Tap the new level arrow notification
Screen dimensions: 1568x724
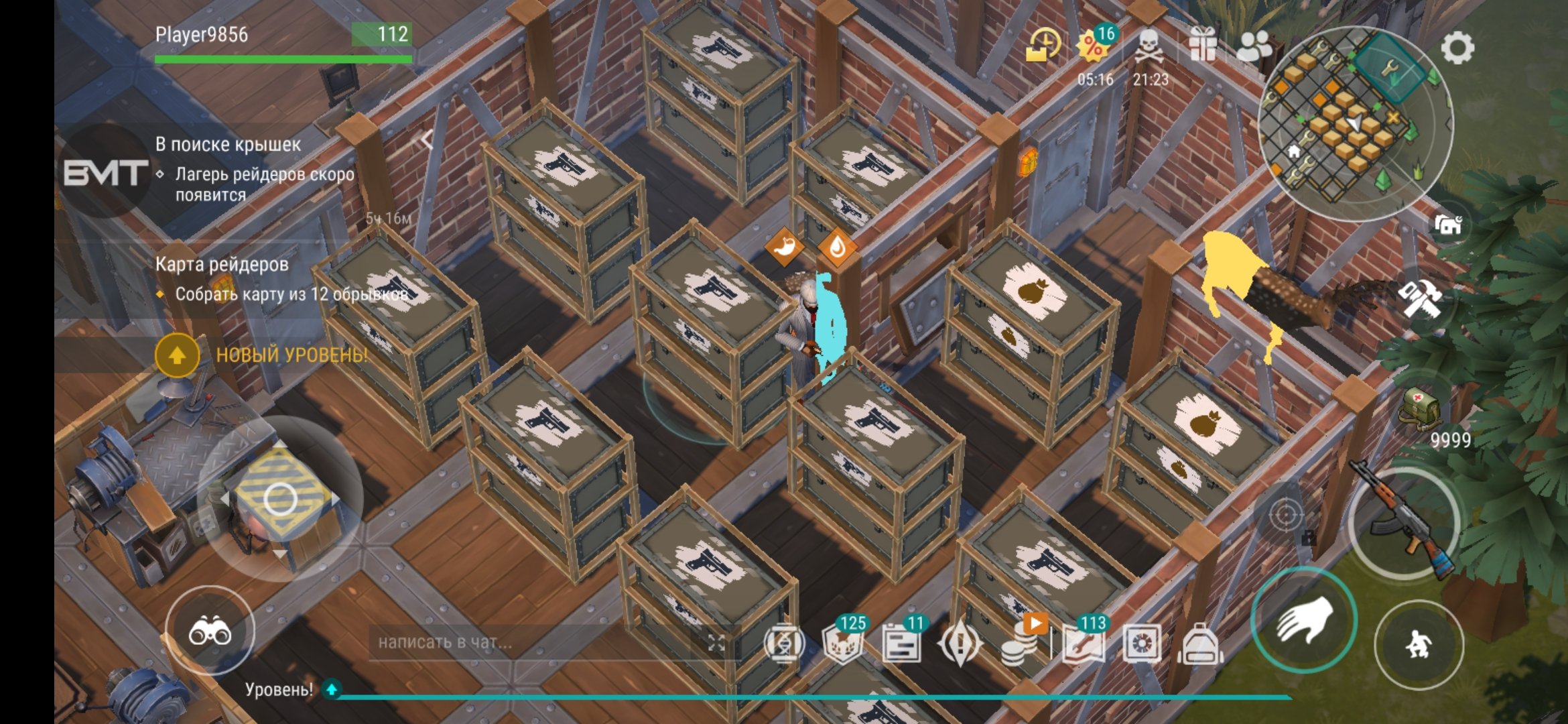coord(178,355)
